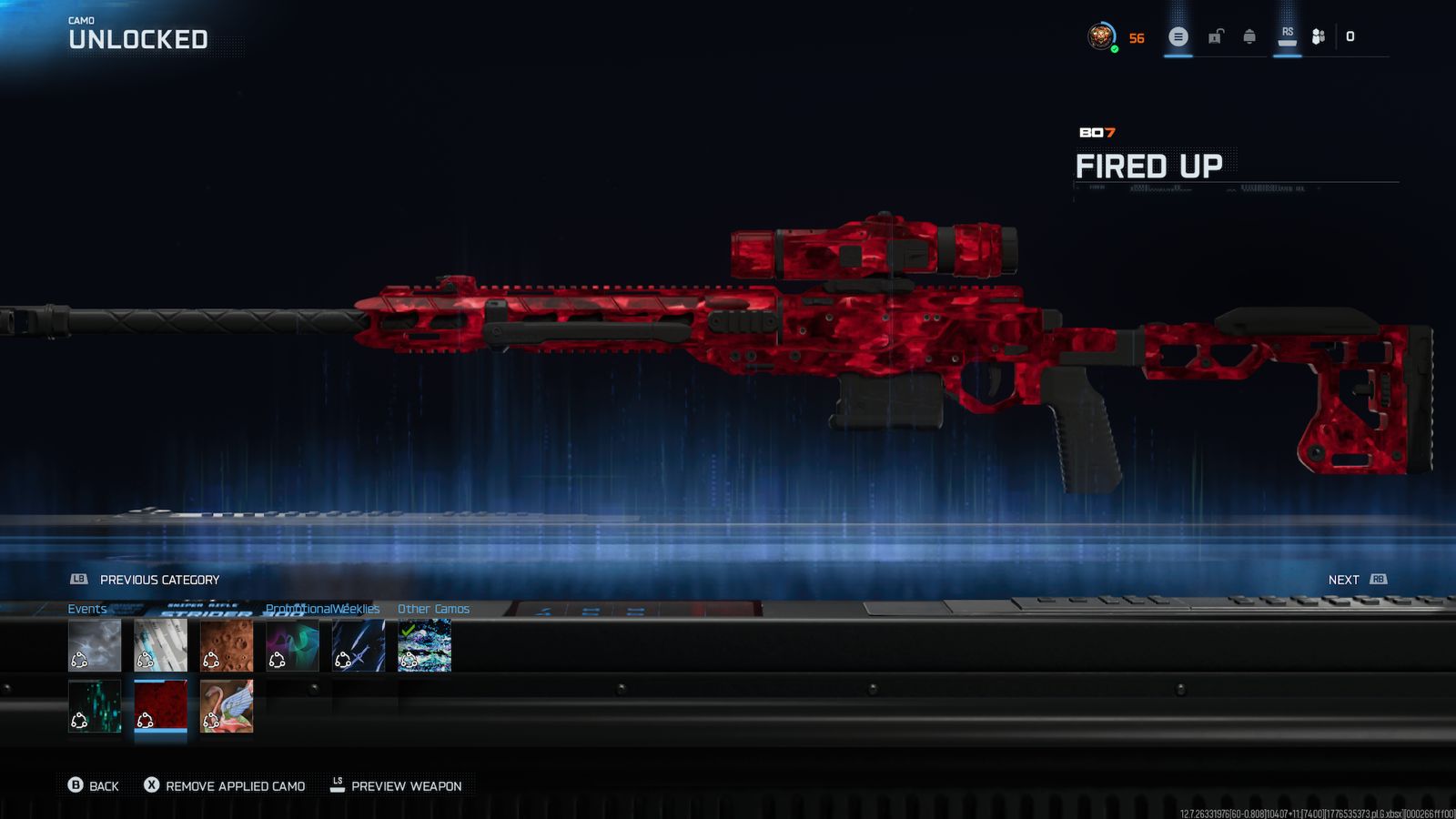Open the Events camo category
This screenshot has width=1456, height=819.
coord(87,609)
